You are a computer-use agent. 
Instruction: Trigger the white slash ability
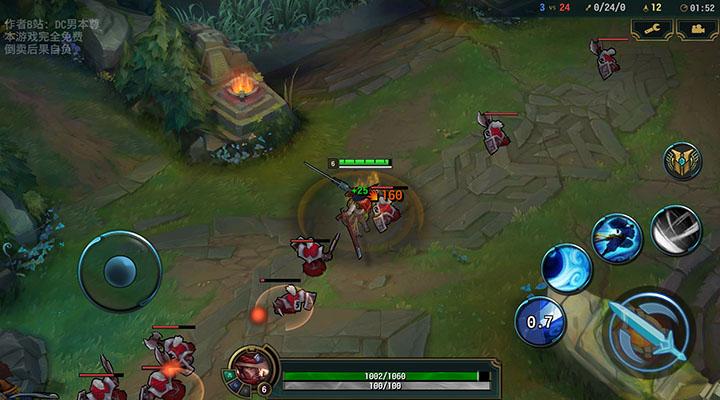click(675, 229)
